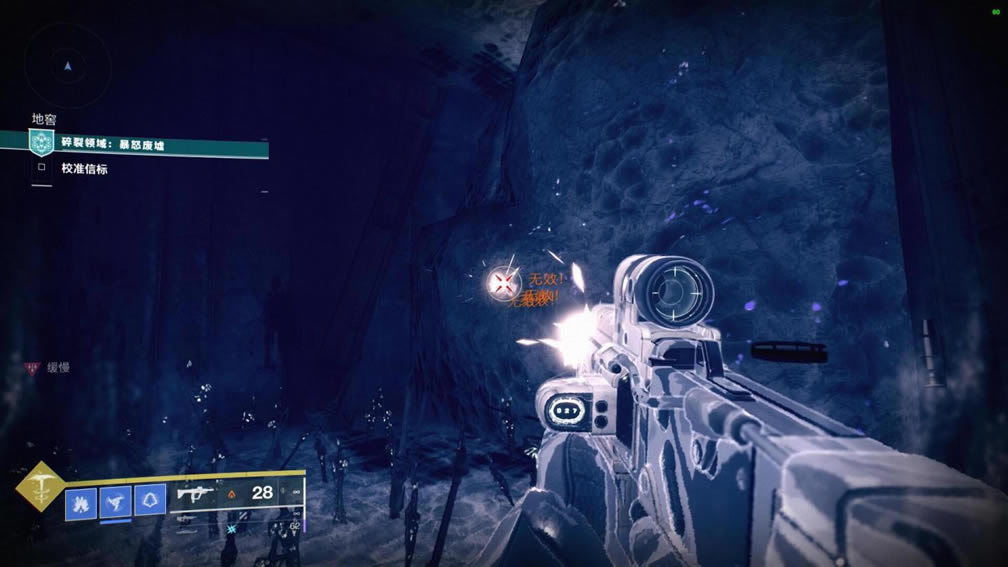Activate the golden diamond Super ability icon

click(40, 487)
